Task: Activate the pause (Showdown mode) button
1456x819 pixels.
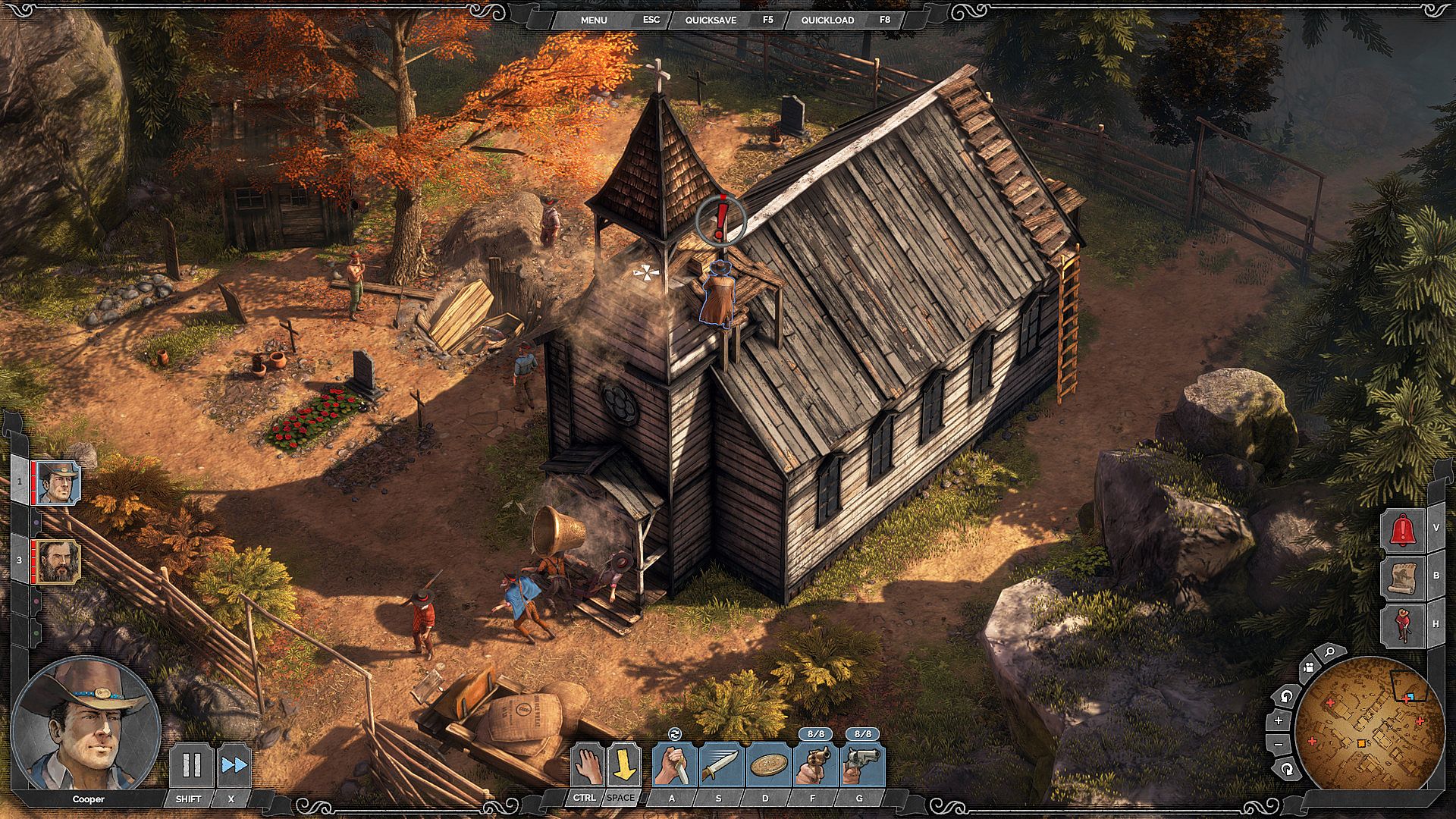Action: 191,766
